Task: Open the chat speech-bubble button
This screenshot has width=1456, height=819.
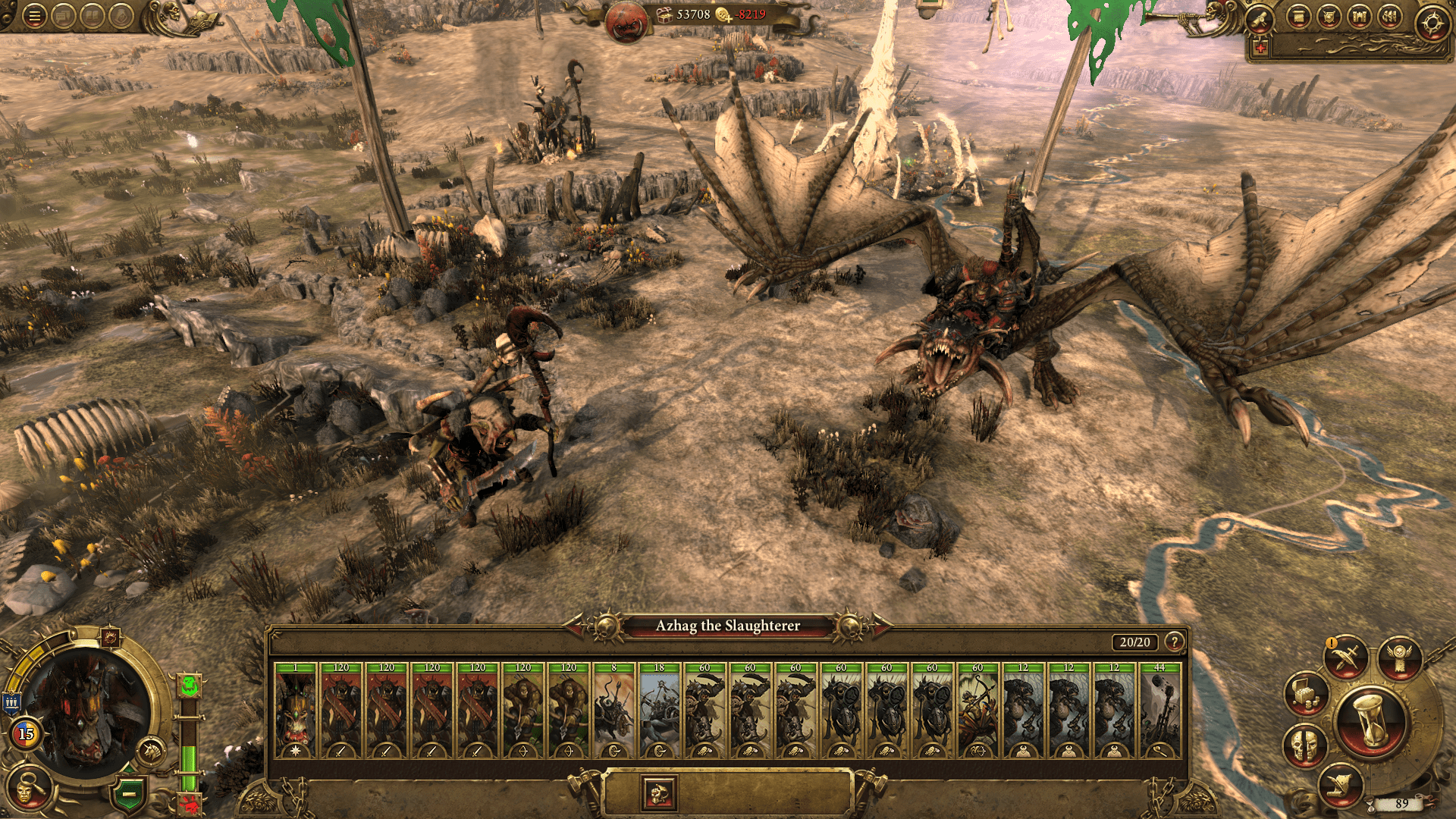Action: [x=63, y=16]
